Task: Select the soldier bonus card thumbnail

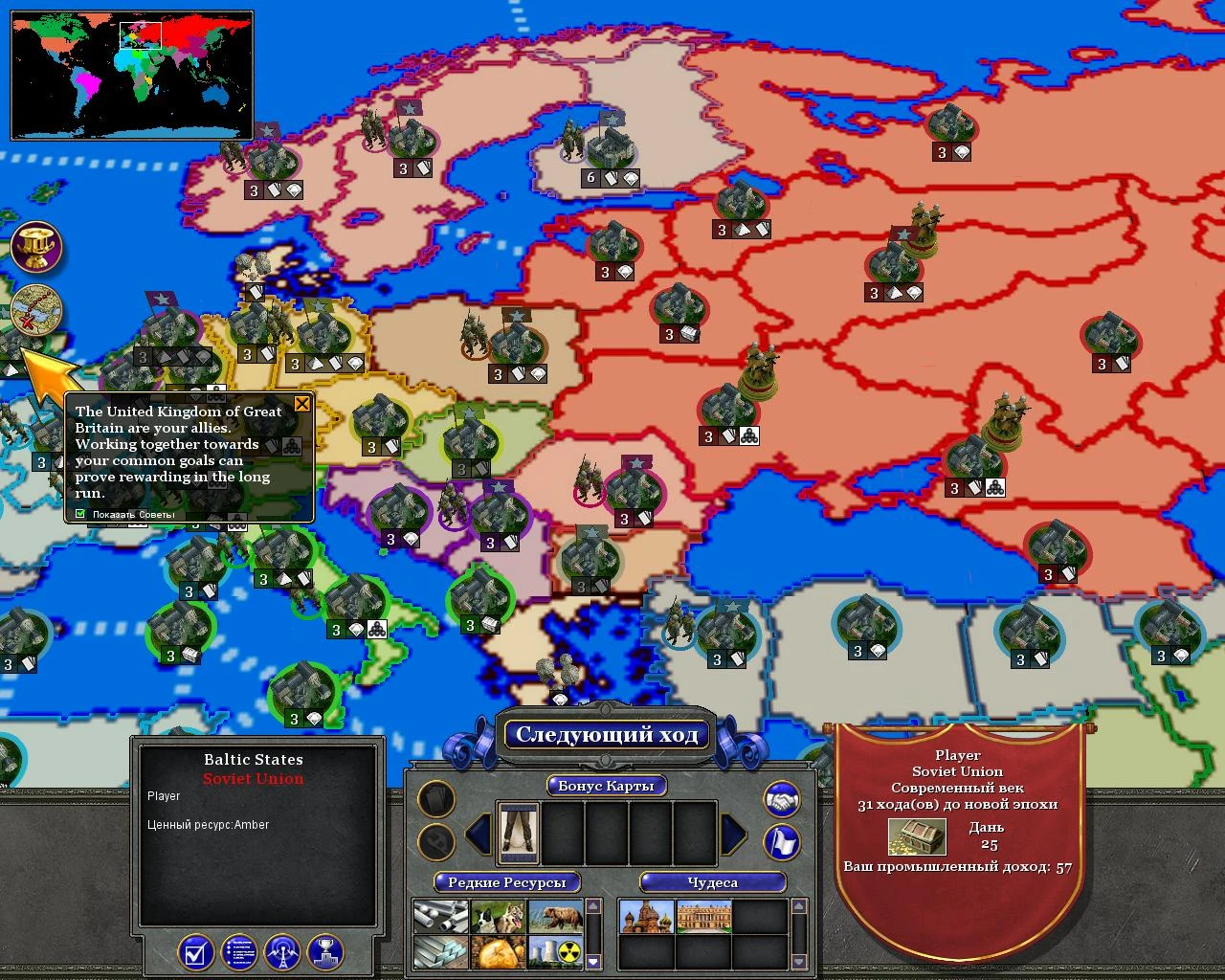Action: (516, 832)
